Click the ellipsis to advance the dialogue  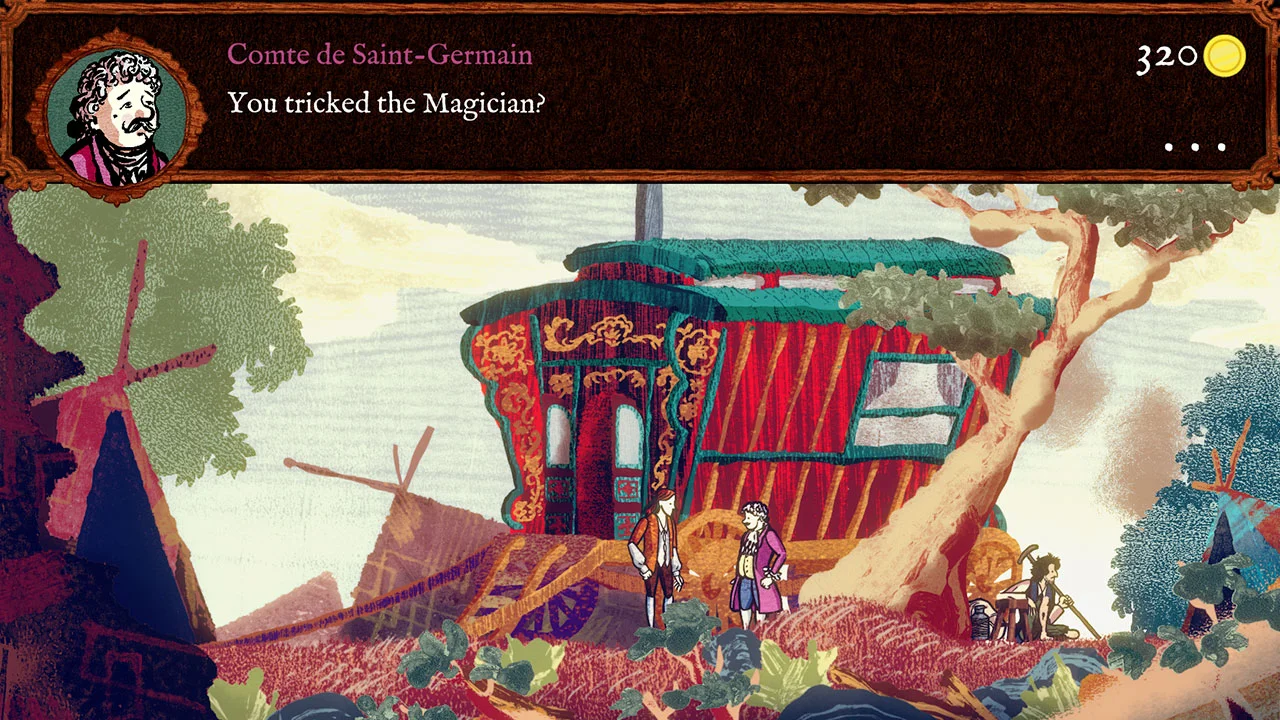[x=1192, y=146]
